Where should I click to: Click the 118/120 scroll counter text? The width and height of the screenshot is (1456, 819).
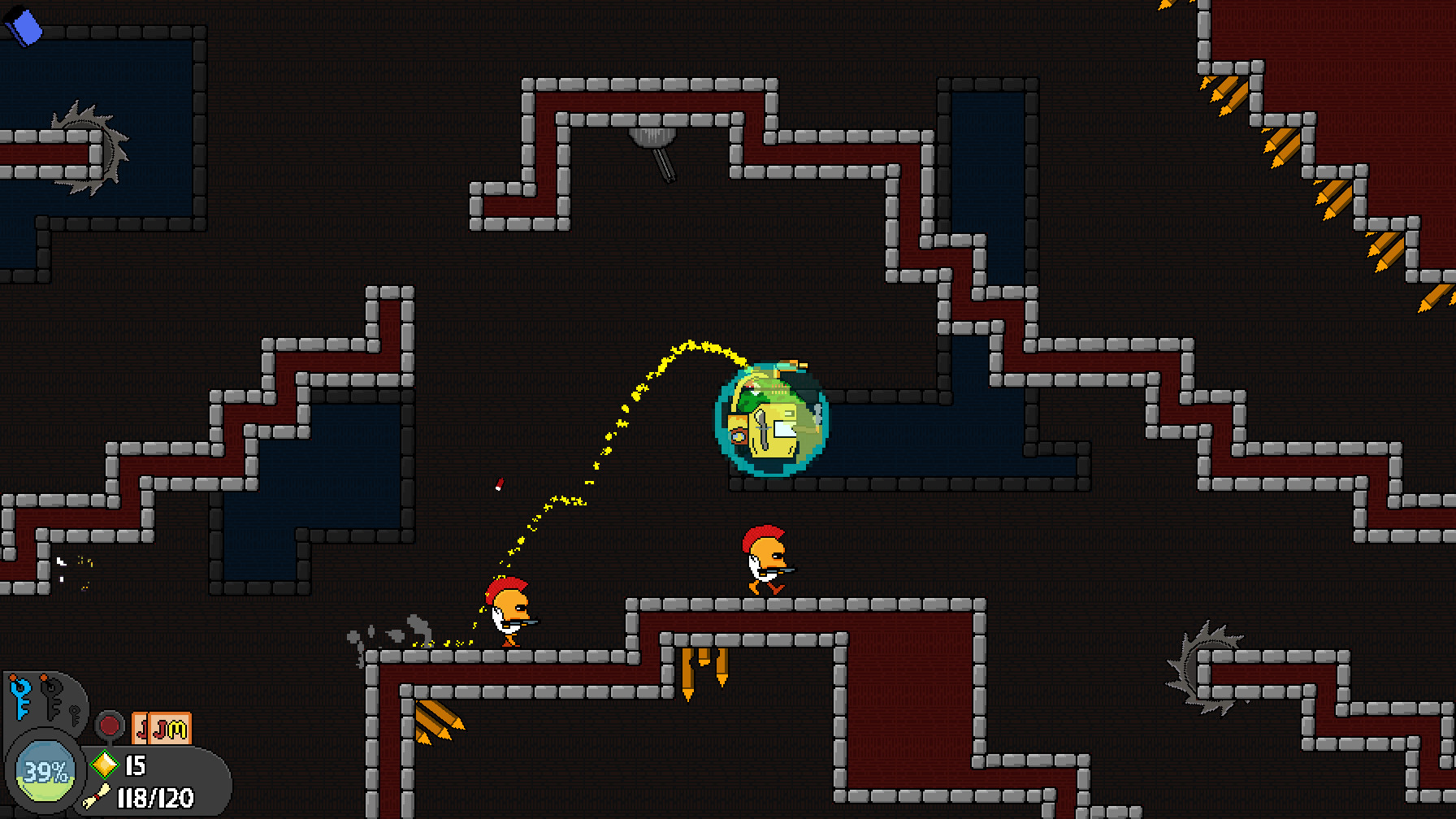point(155,799)
